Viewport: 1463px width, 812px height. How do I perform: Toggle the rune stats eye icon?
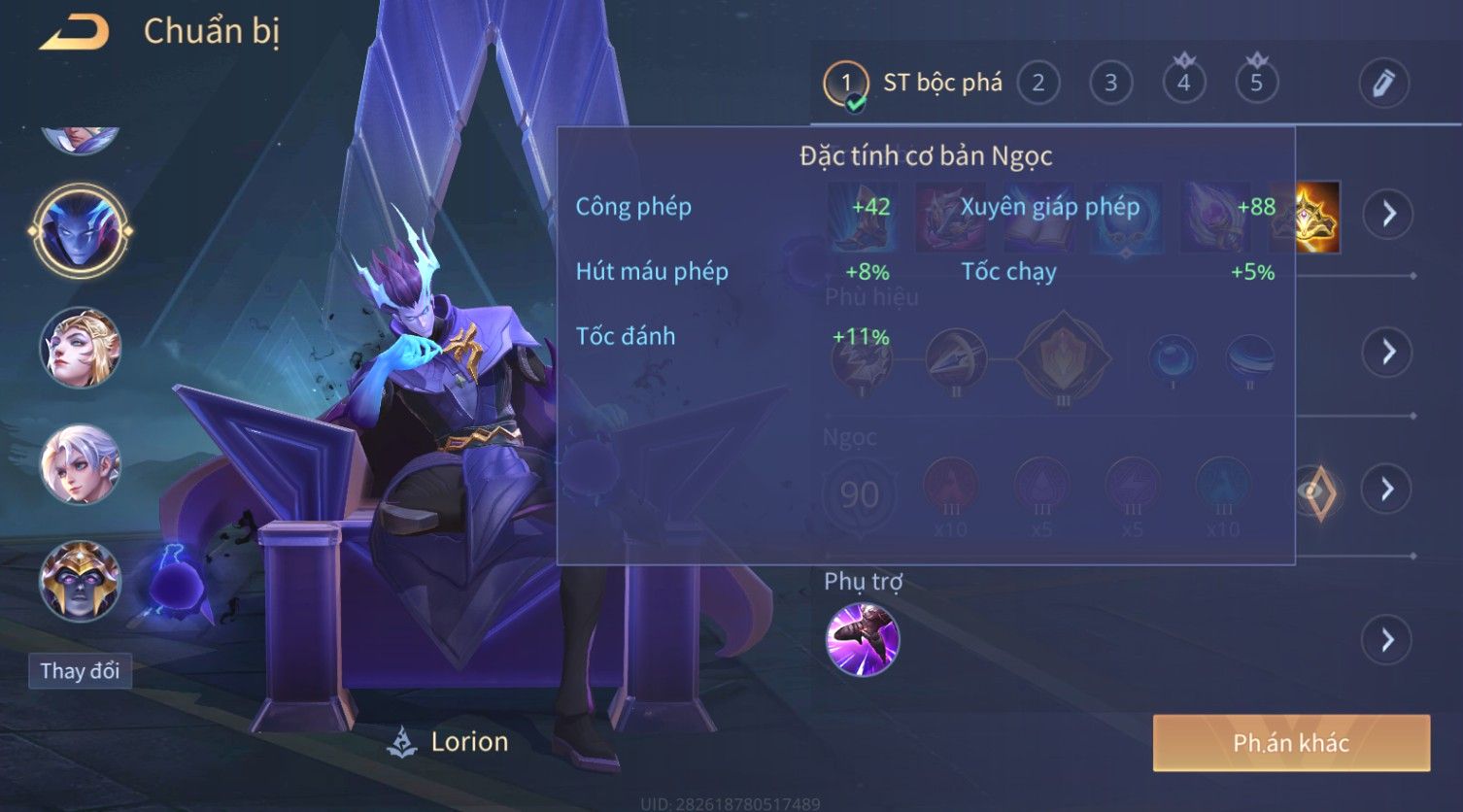pos(1317,491)
